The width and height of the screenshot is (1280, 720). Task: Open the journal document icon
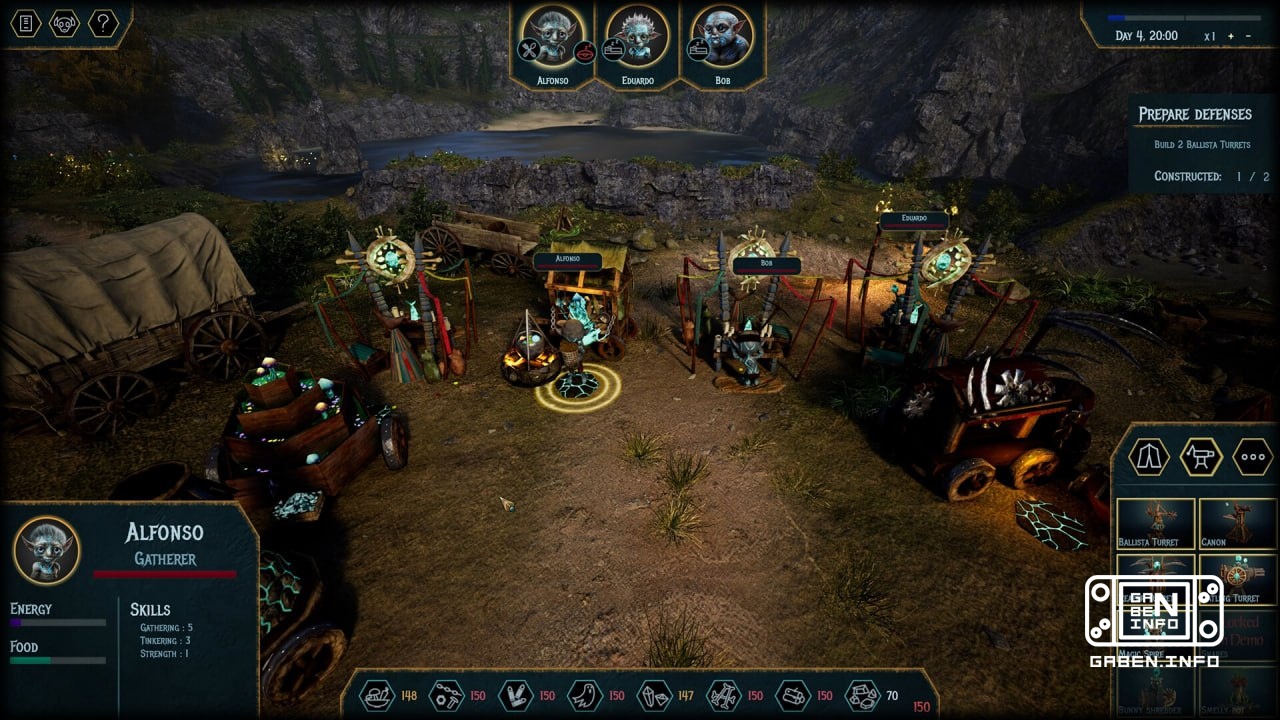[26, 23]
